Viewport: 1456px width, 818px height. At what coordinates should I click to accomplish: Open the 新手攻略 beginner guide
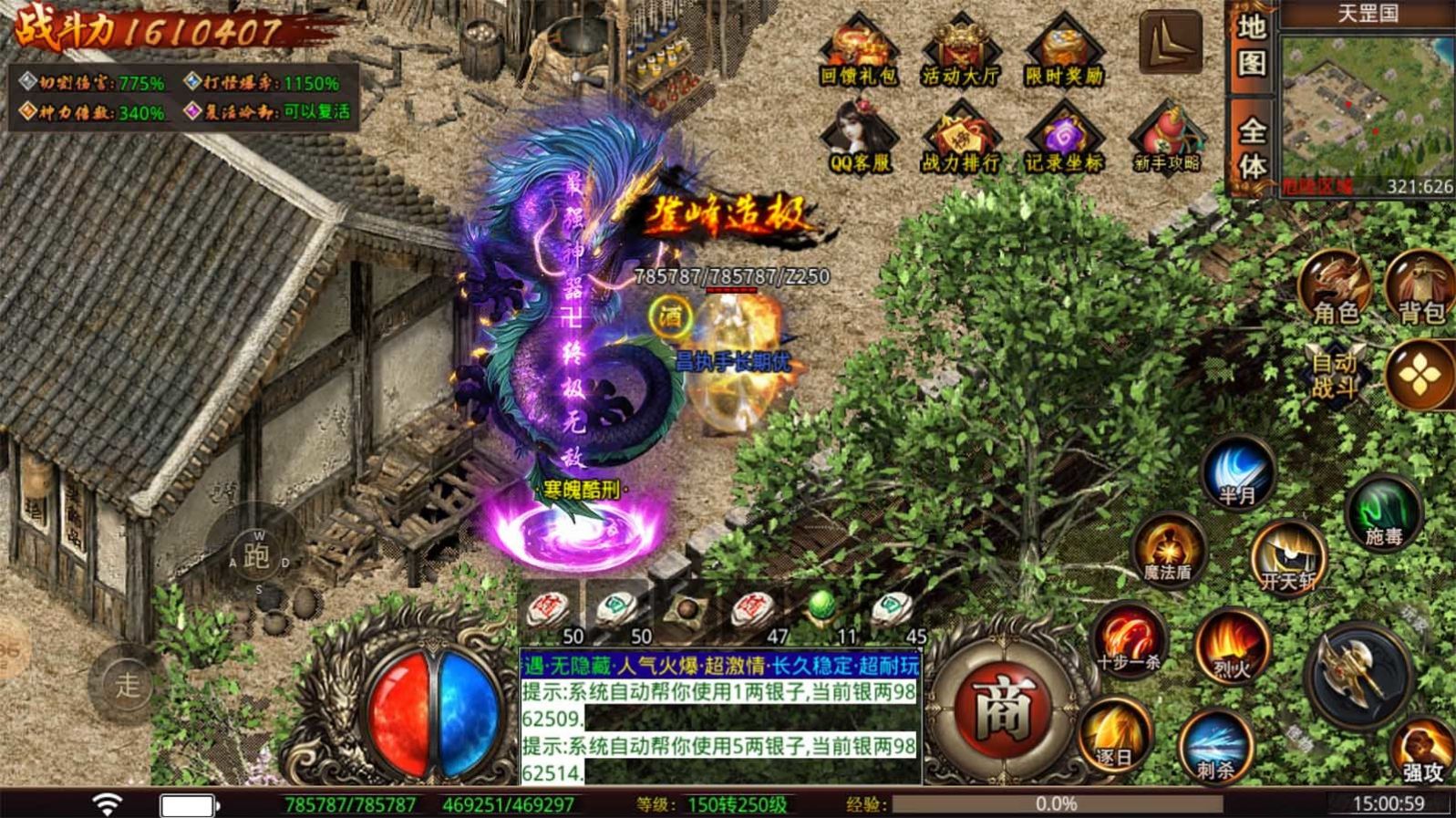pos(1167,137)
